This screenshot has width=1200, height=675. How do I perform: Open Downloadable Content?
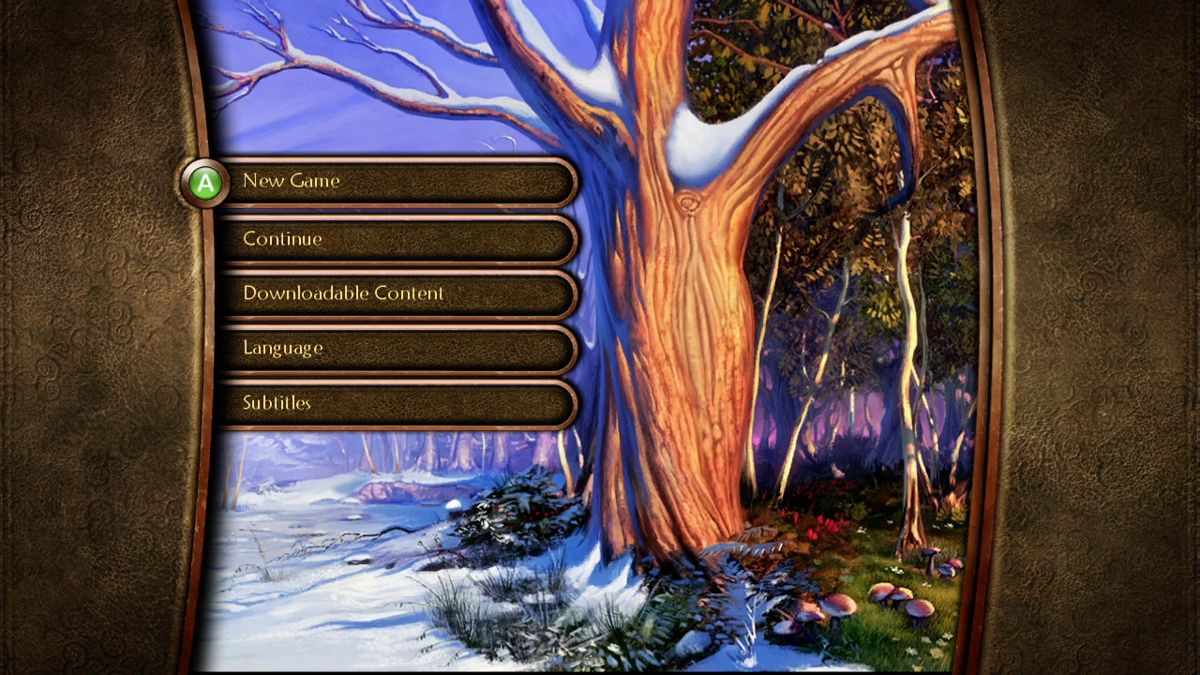click(x=395, y=294)
